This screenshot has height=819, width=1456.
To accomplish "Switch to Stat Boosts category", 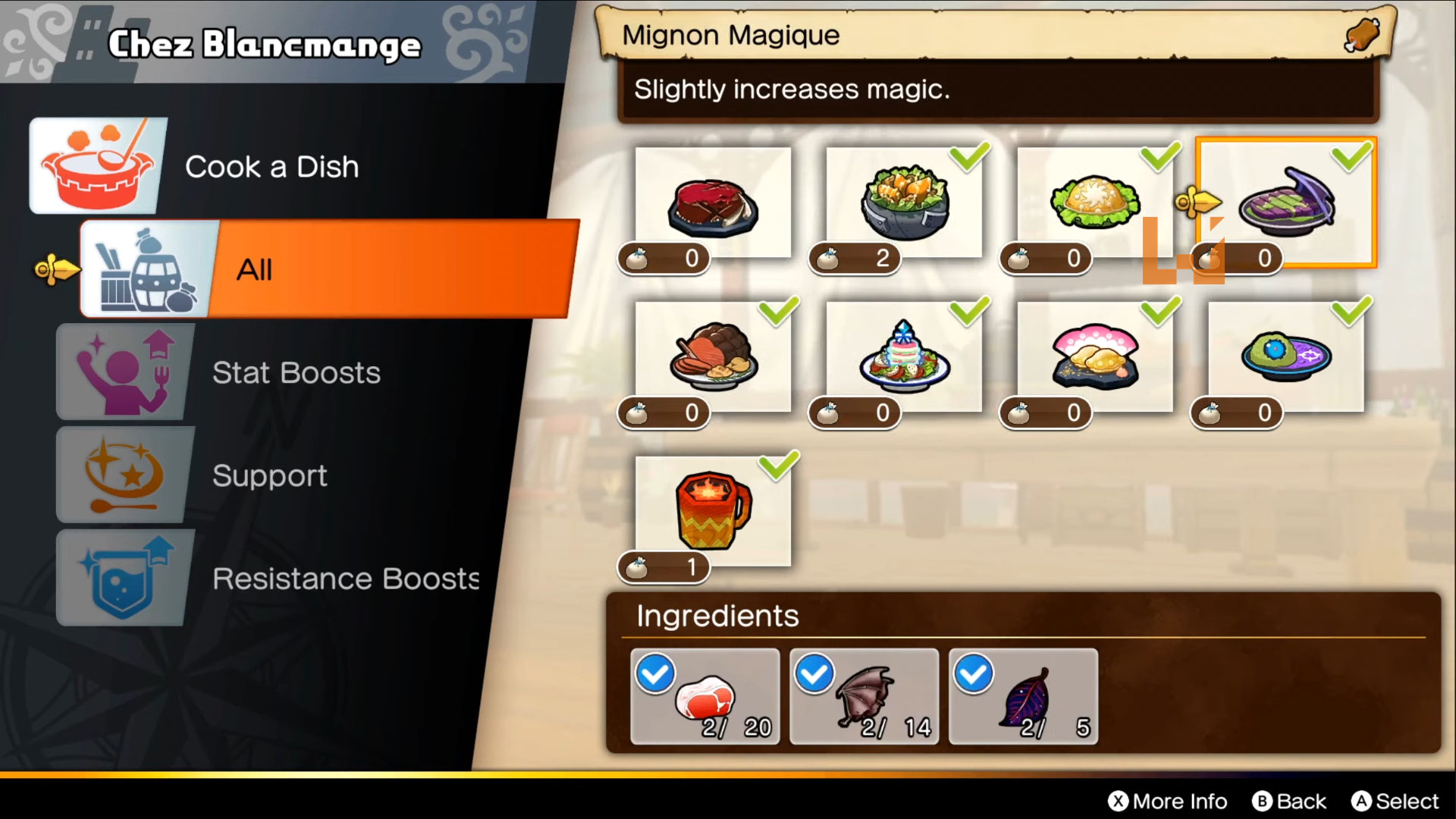I will 296,372.
